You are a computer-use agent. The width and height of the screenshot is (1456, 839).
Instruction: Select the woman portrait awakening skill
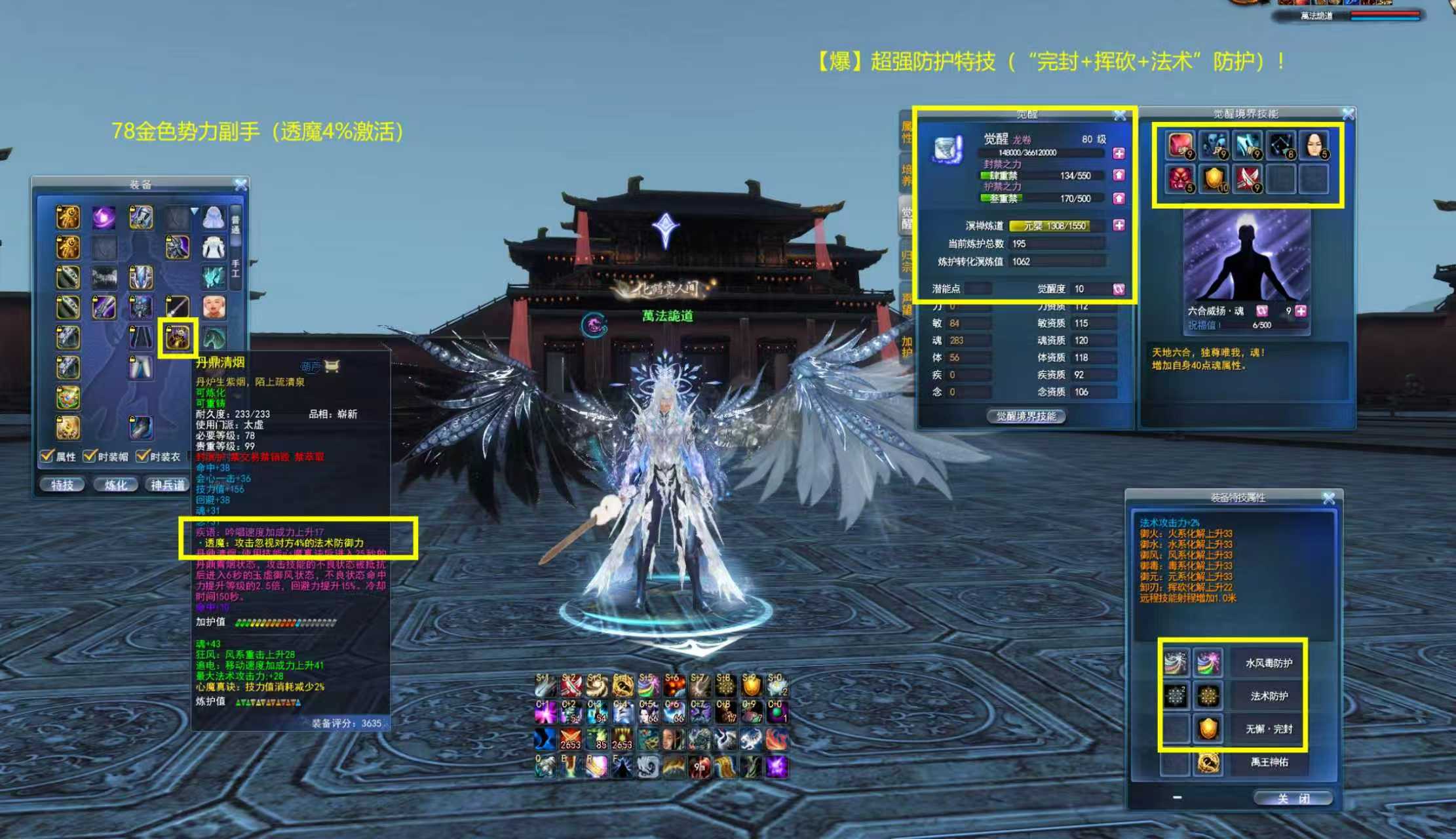(x=1313, y=145)
